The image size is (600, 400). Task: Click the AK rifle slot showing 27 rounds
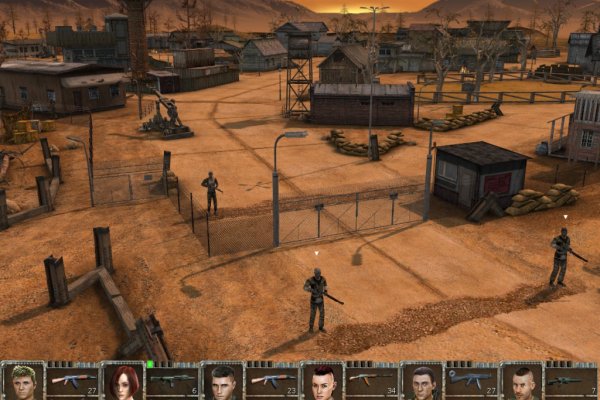pos(73,381)
